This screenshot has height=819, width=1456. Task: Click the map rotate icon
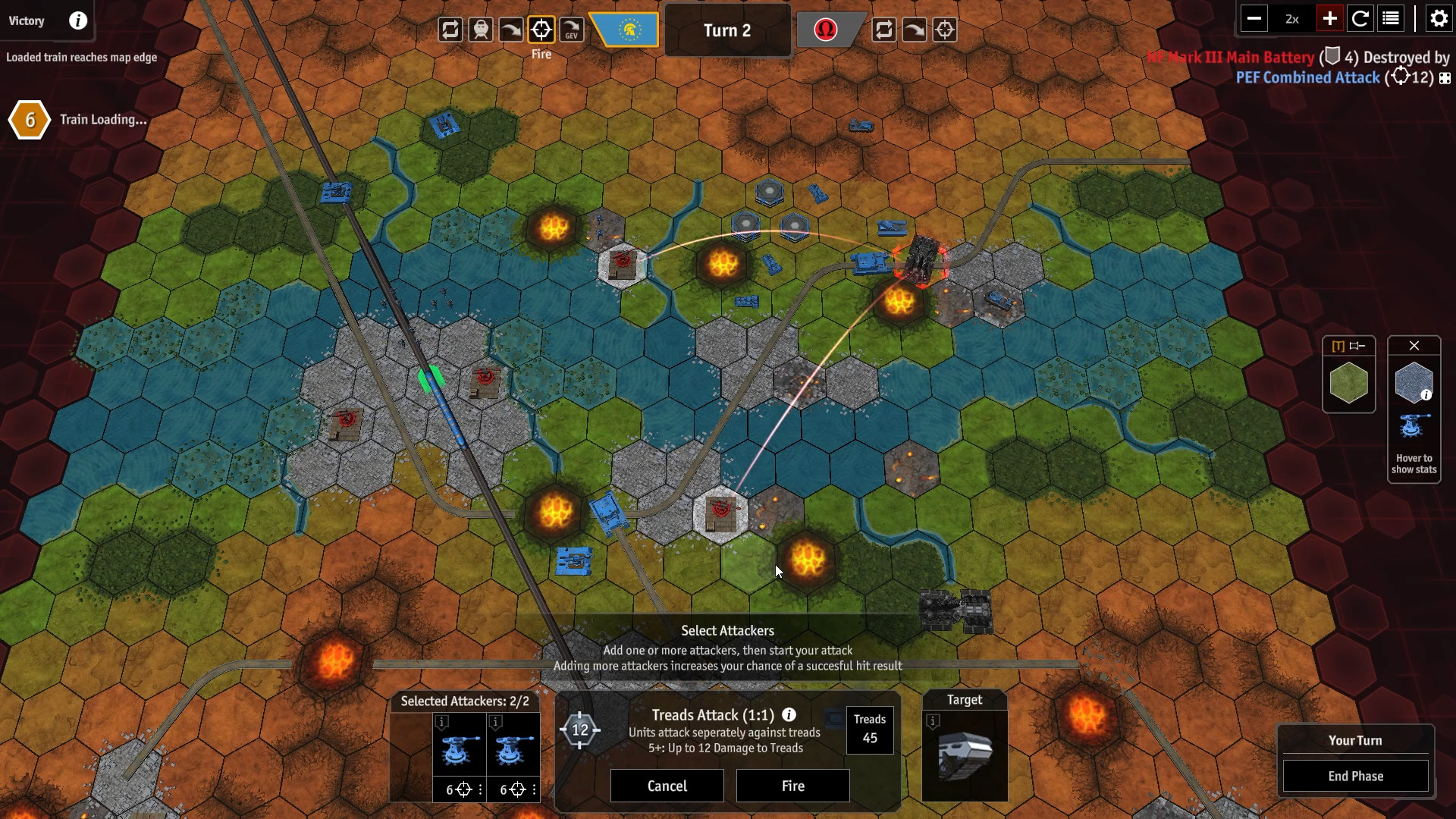pyautogui.click(x=1361, y=18)
